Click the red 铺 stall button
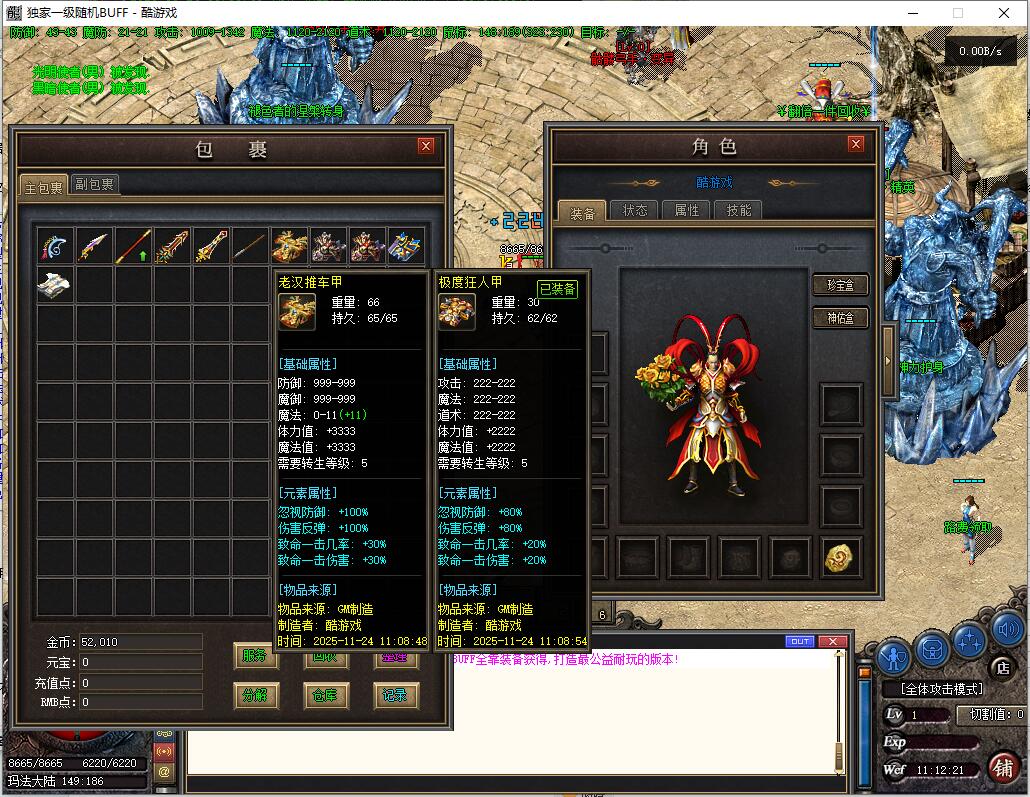 tap(1002, 767)
